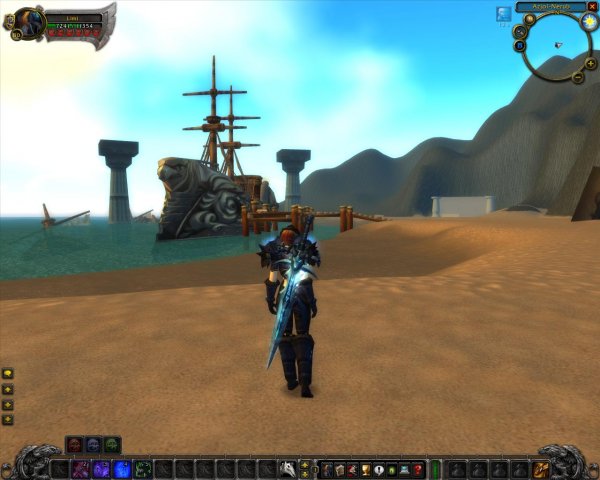Toggle the minimap tracking button

[x=520, y=31]
